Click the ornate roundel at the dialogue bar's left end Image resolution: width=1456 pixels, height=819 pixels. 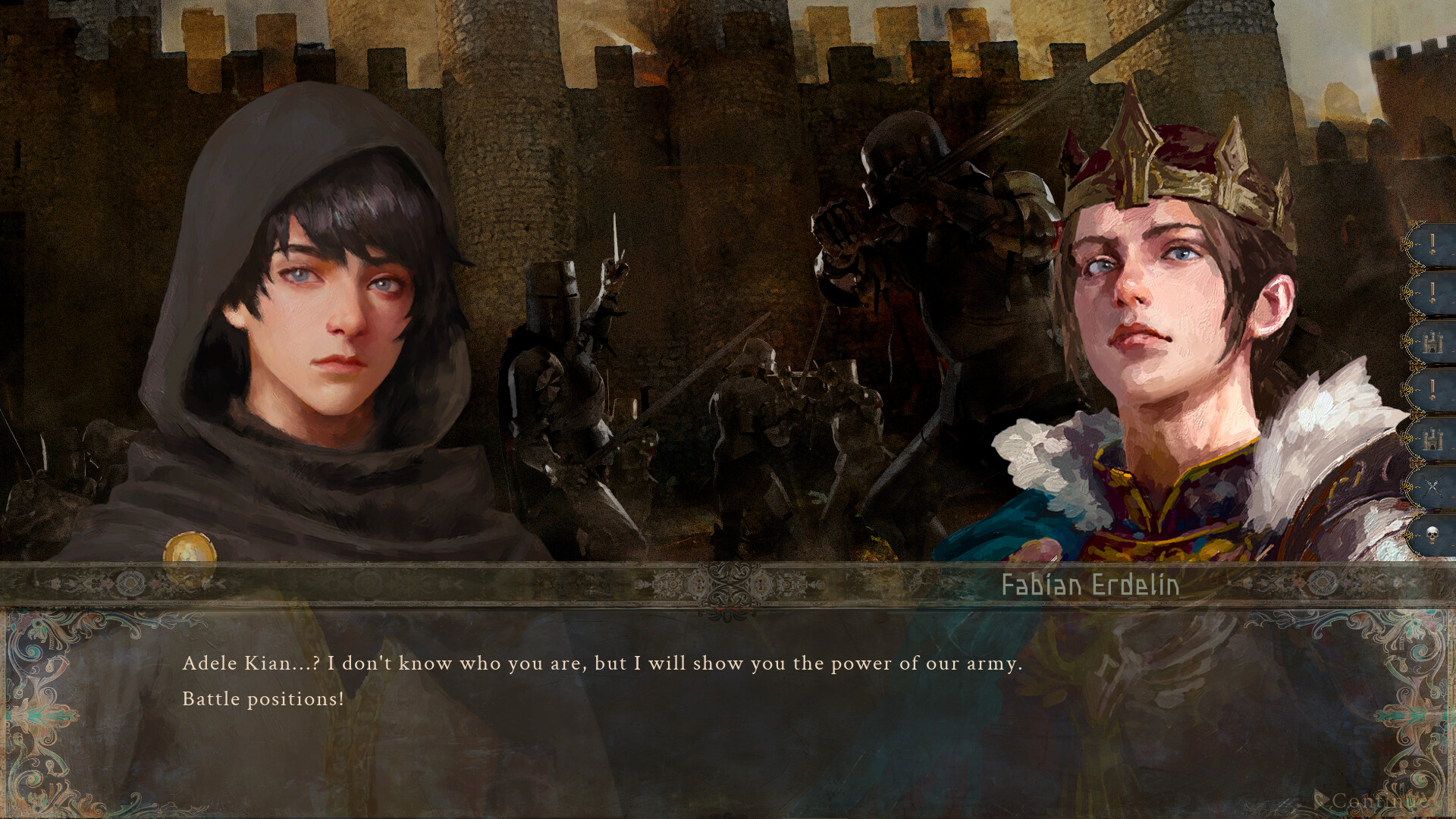(132, 582)
